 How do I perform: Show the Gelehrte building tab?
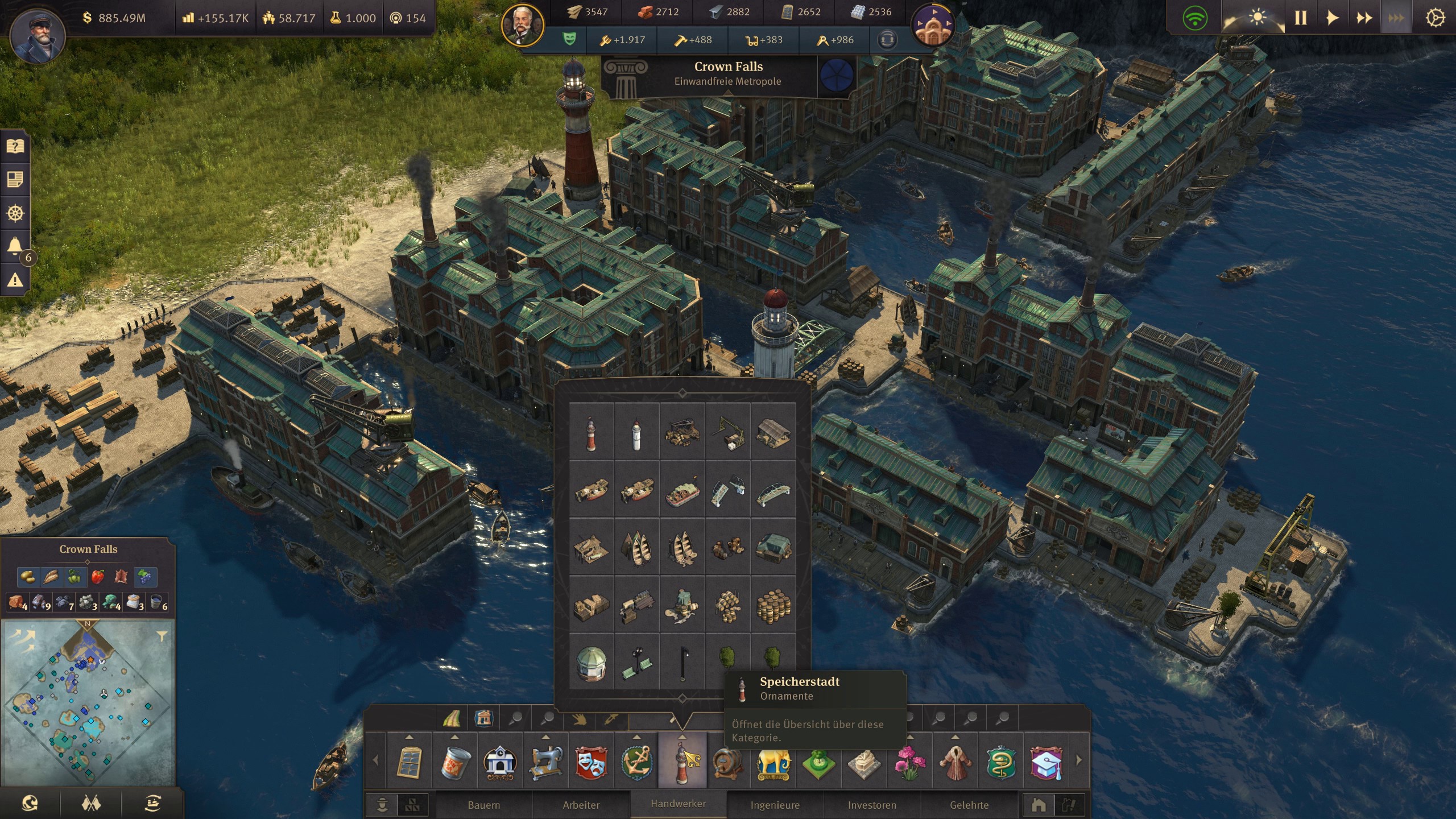(969, 805)
